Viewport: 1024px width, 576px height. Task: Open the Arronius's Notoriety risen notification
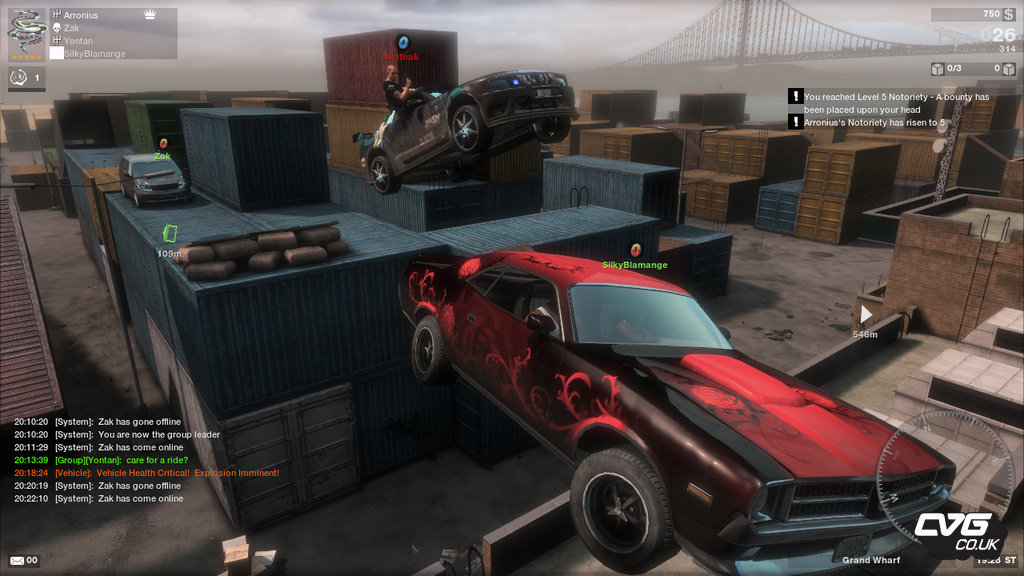click(x=874, y=122)
